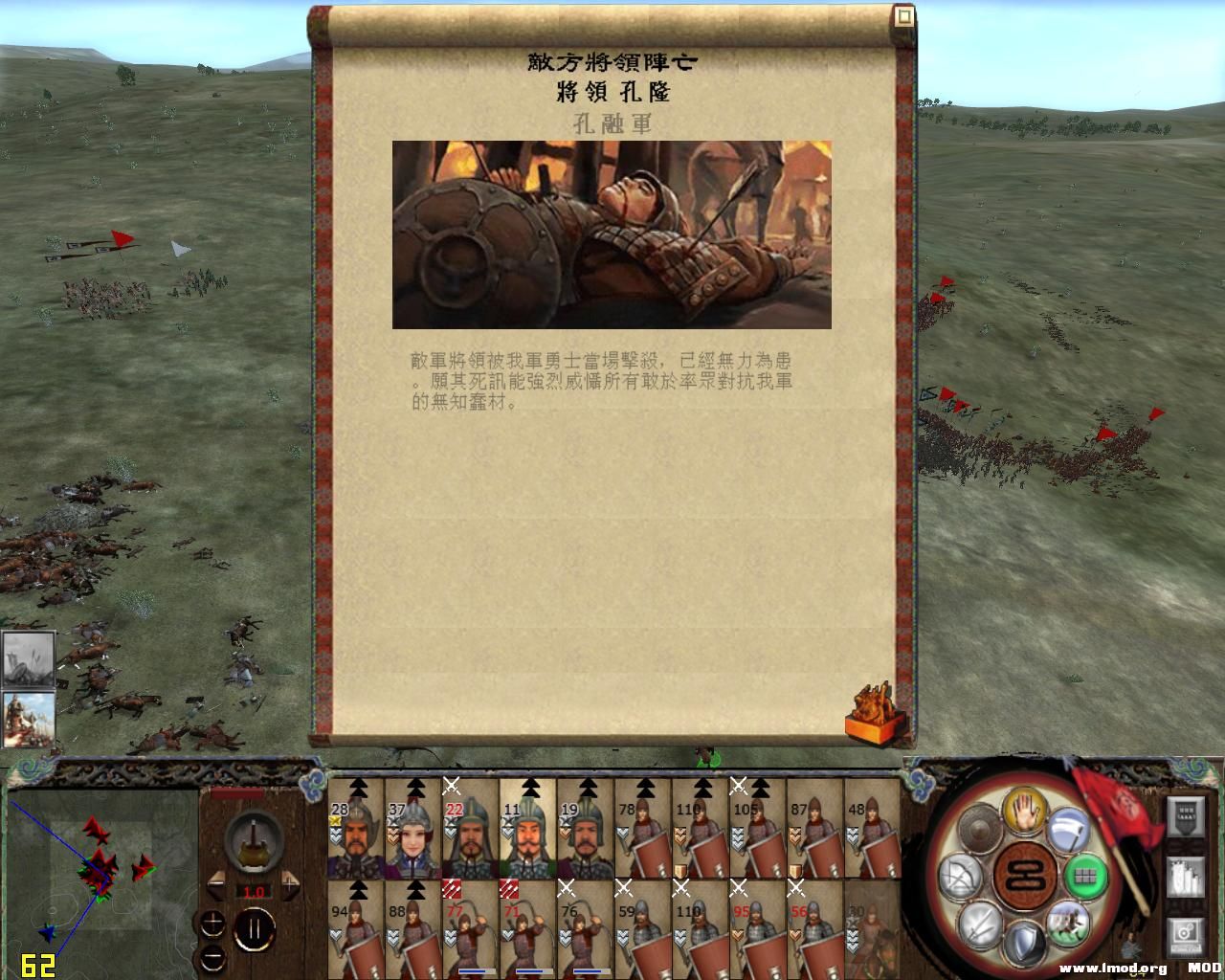Select the gong rally icon on command wheel

[981, 828]
